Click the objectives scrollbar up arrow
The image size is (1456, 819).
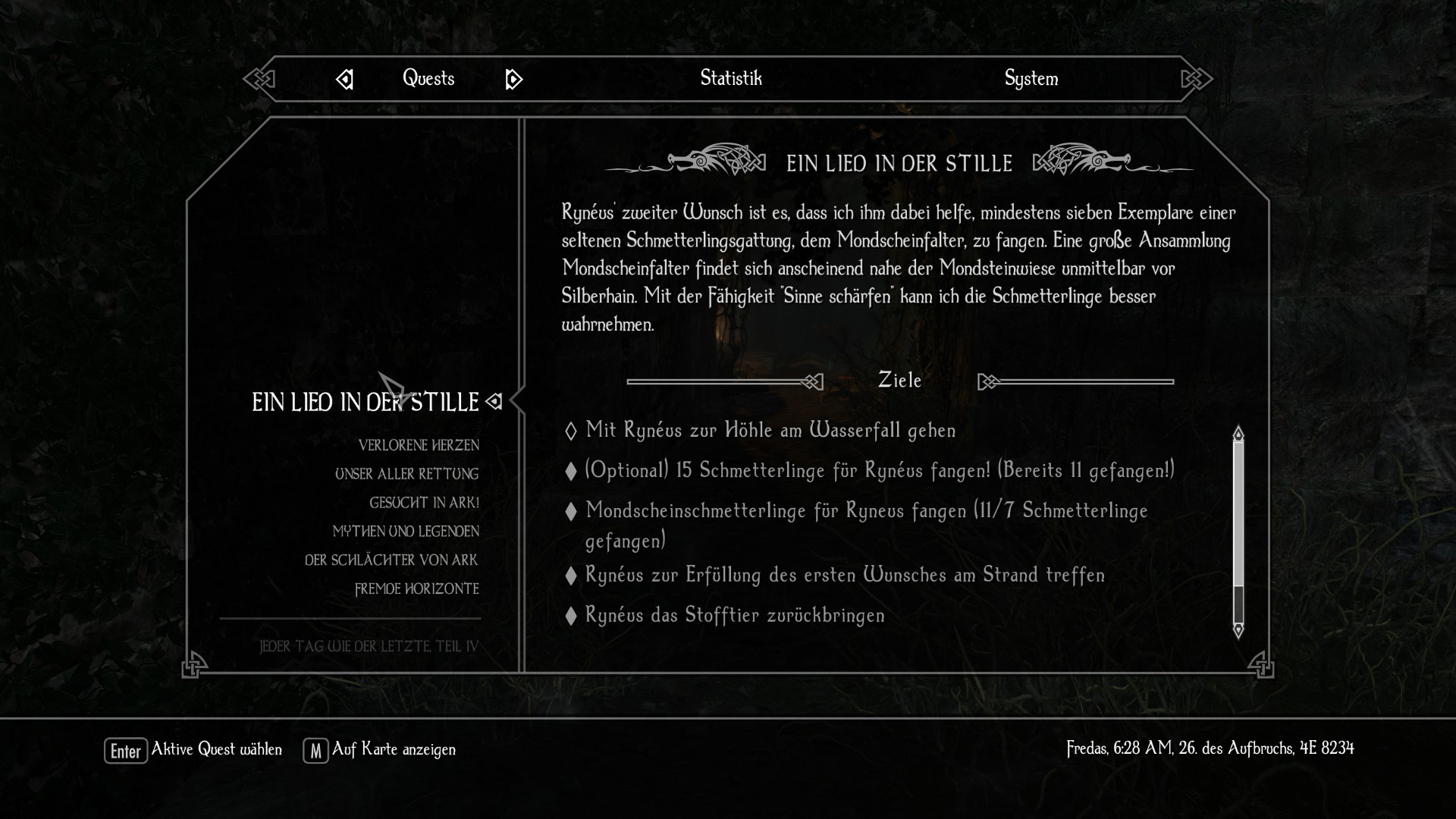(x=1238, y=434)
